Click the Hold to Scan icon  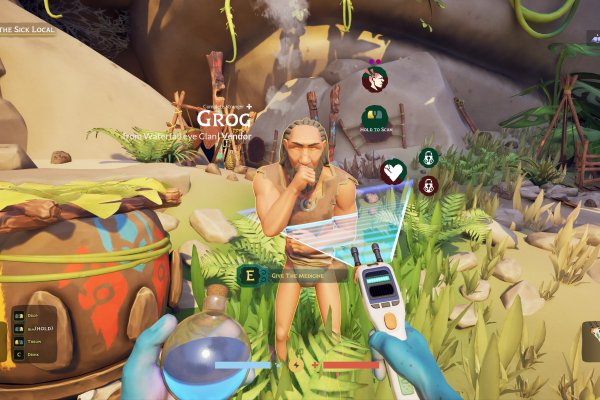374,119
